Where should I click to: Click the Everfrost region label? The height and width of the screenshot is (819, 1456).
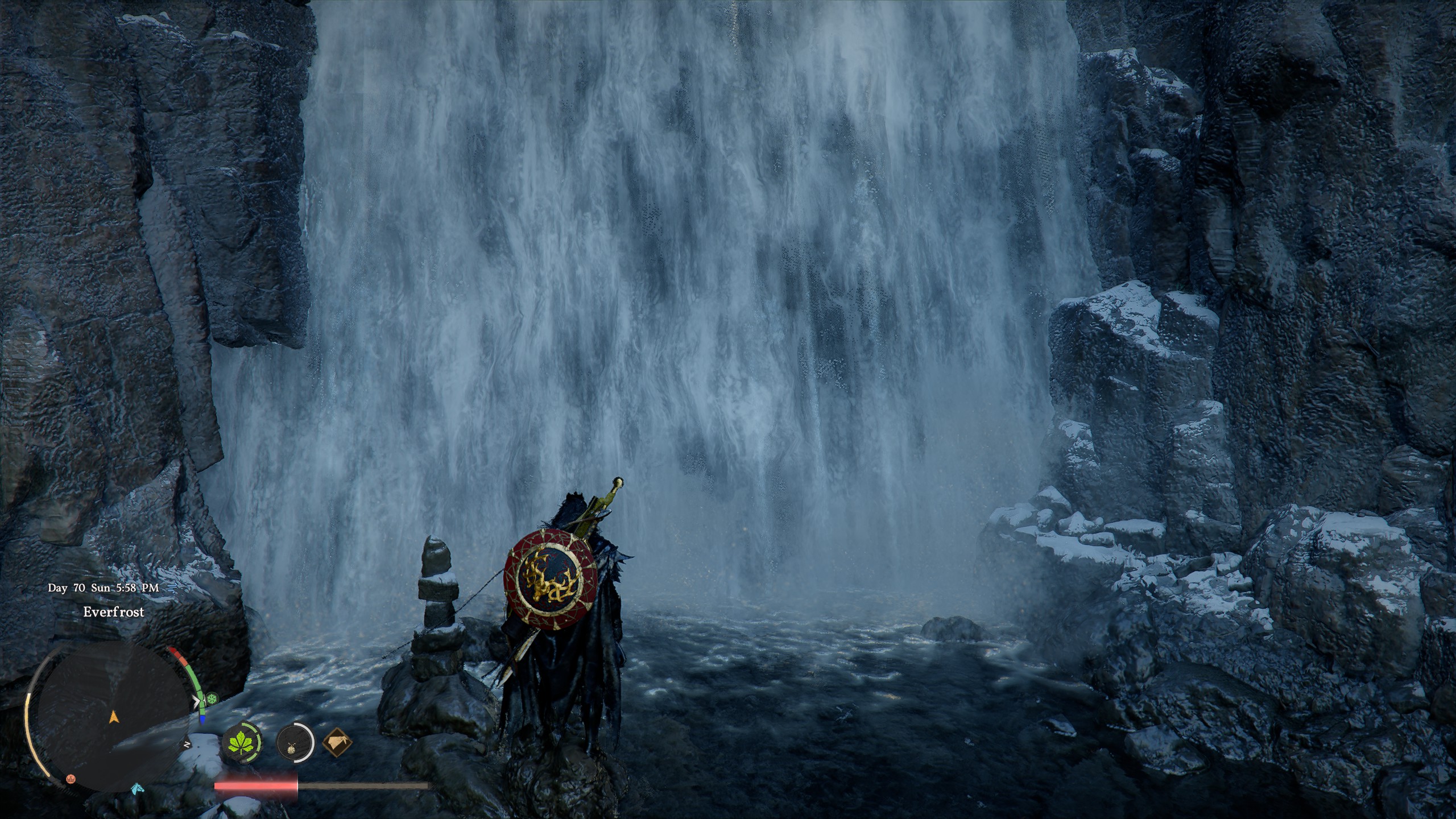pos(114,612)
